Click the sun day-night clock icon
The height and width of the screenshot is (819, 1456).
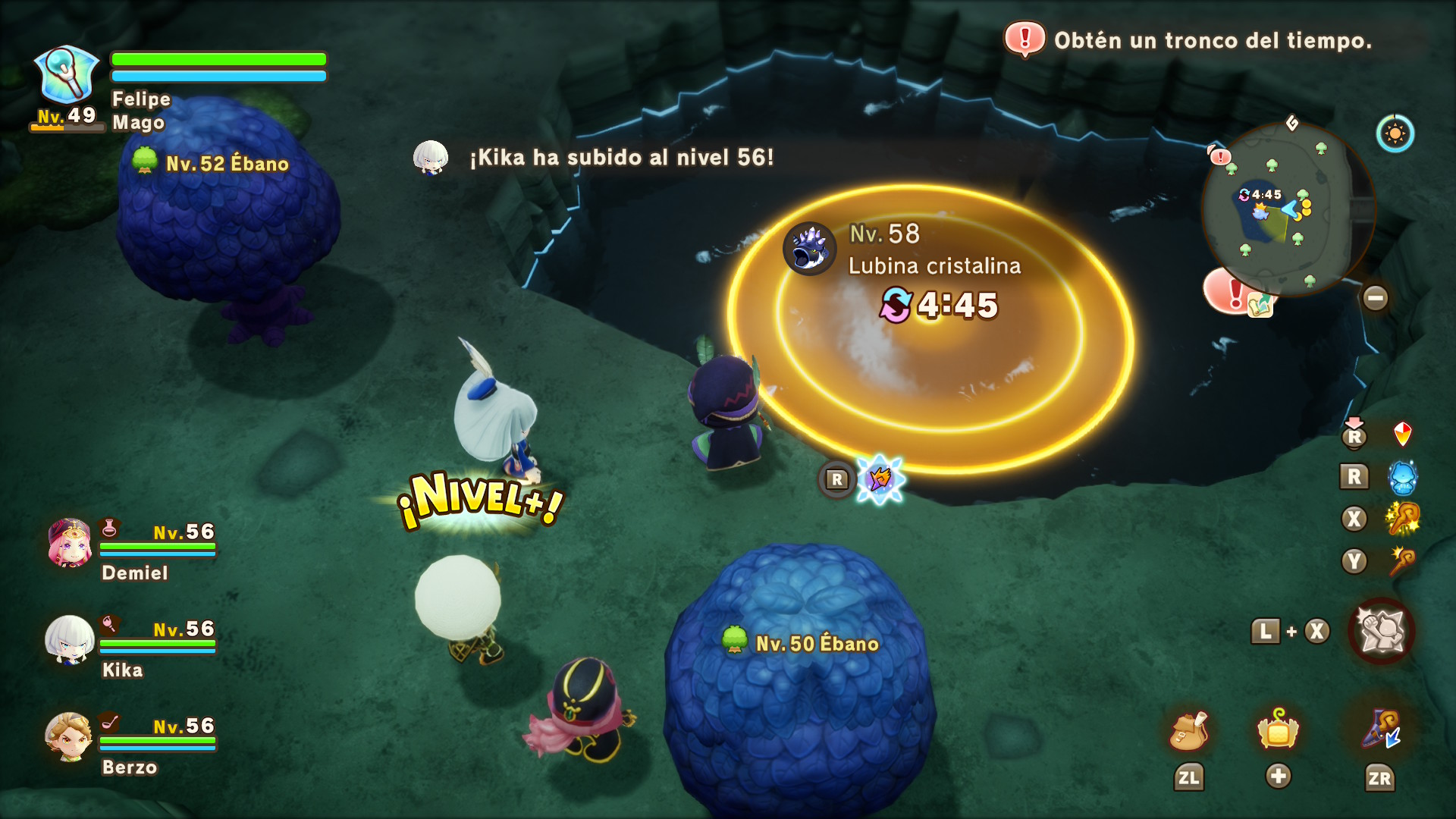point(1395,134)
